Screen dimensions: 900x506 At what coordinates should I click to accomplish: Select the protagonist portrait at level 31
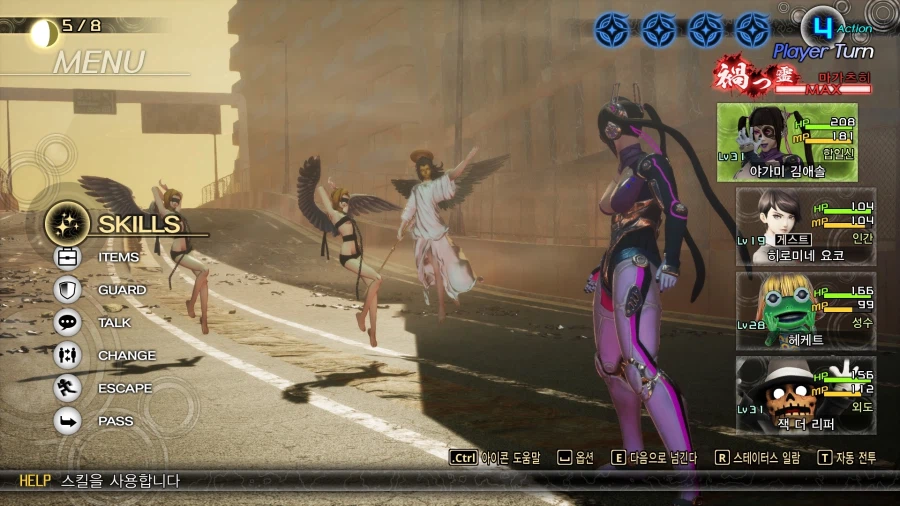pos(787,142)
